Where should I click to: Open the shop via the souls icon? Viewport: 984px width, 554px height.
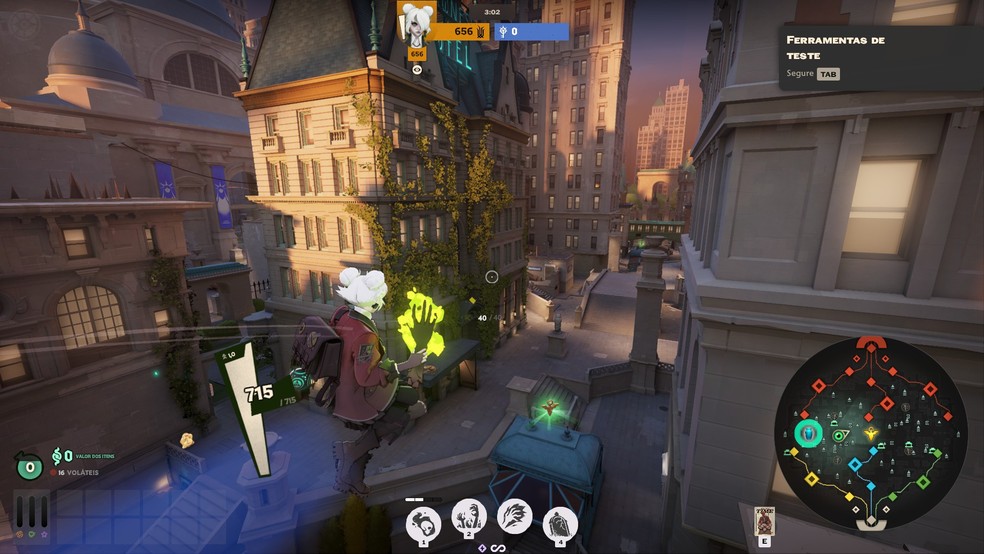(x=57, y=456)
